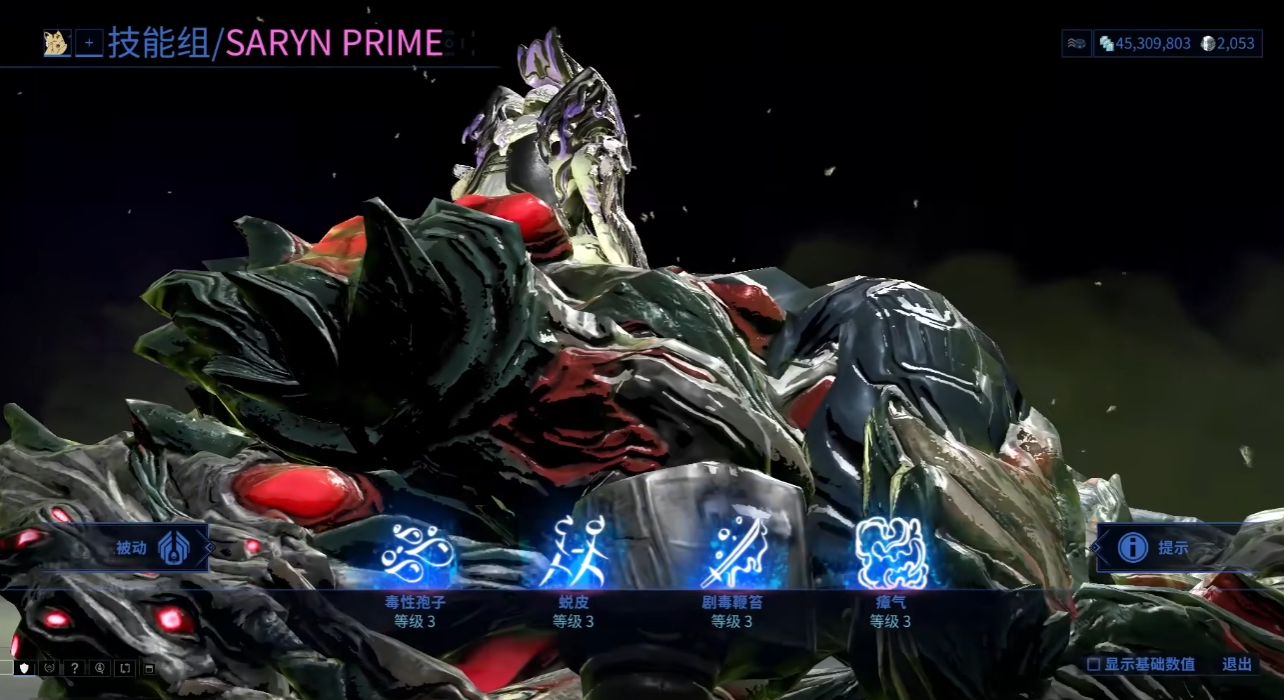
Task: Open the question mark help icon
Action: tap(75, 668)
